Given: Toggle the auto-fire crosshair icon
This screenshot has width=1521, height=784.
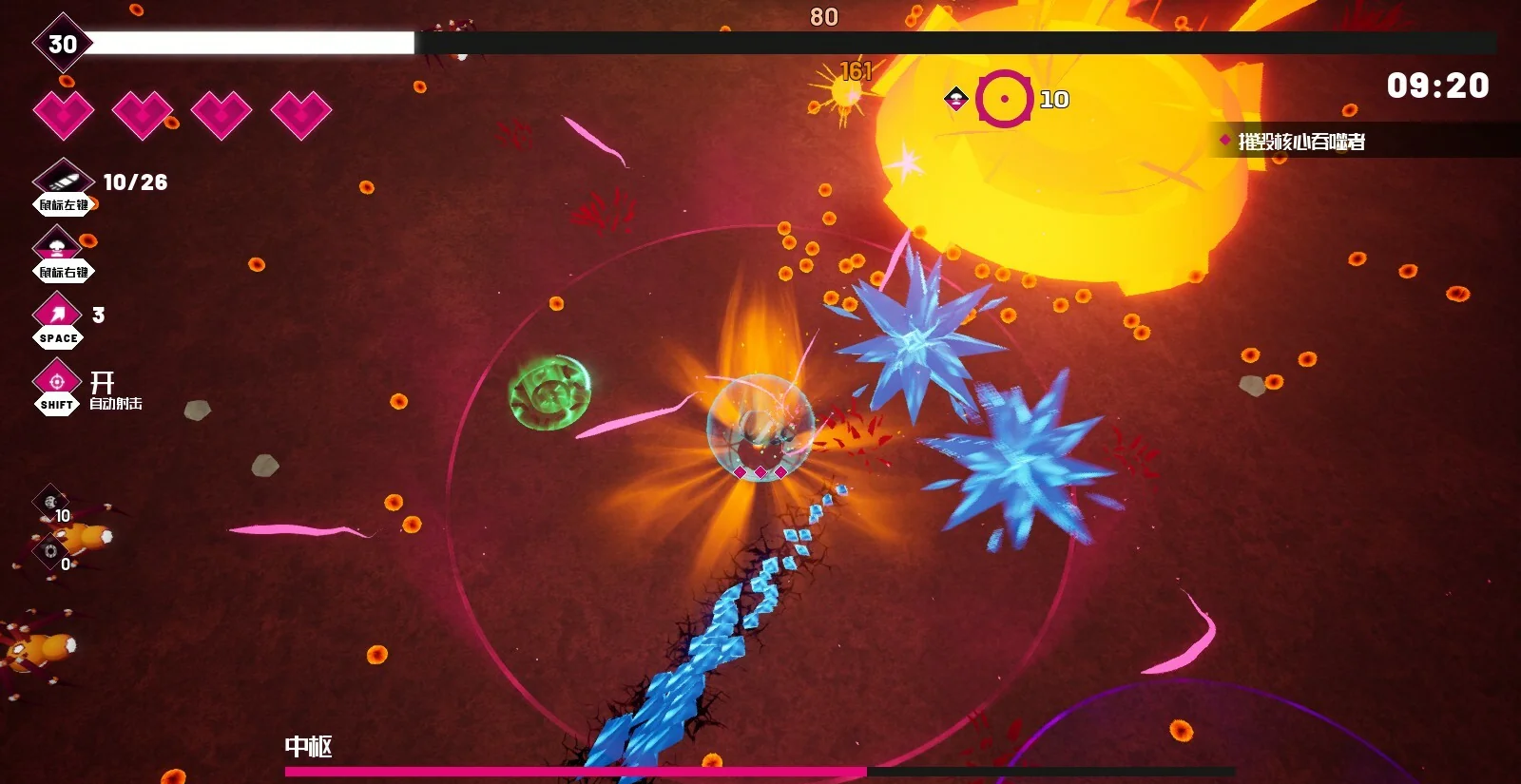Looking at the screenshot, I should coord(57,381).
